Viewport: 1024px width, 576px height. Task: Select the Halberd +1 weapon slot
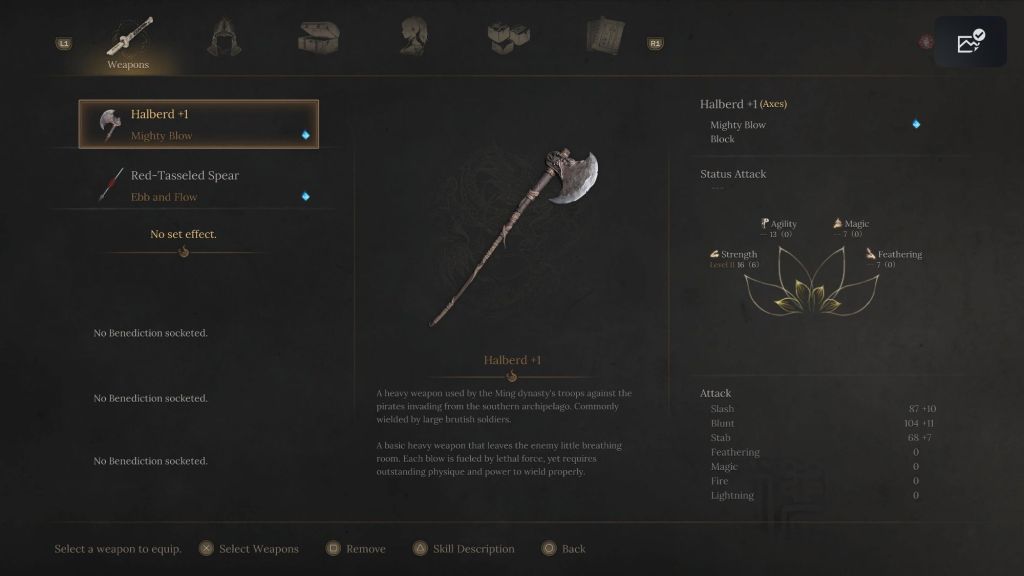click(x=198, y=124)
